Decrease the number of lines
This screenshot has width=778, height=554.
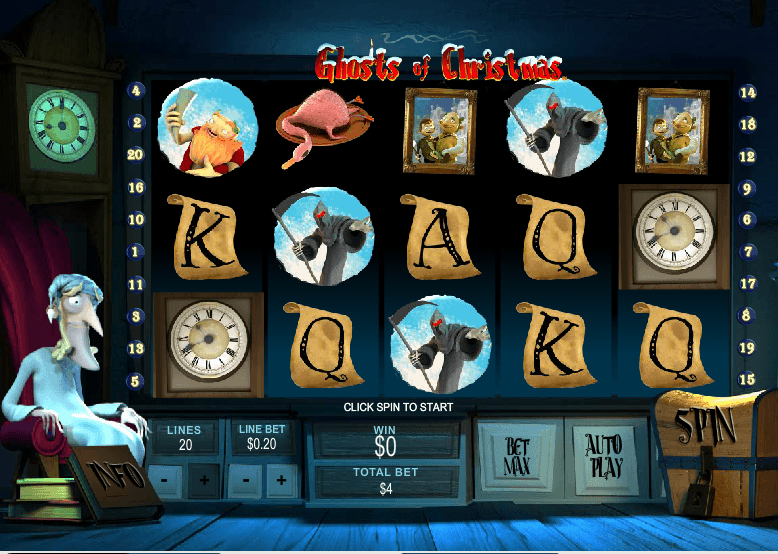[164, 481]
